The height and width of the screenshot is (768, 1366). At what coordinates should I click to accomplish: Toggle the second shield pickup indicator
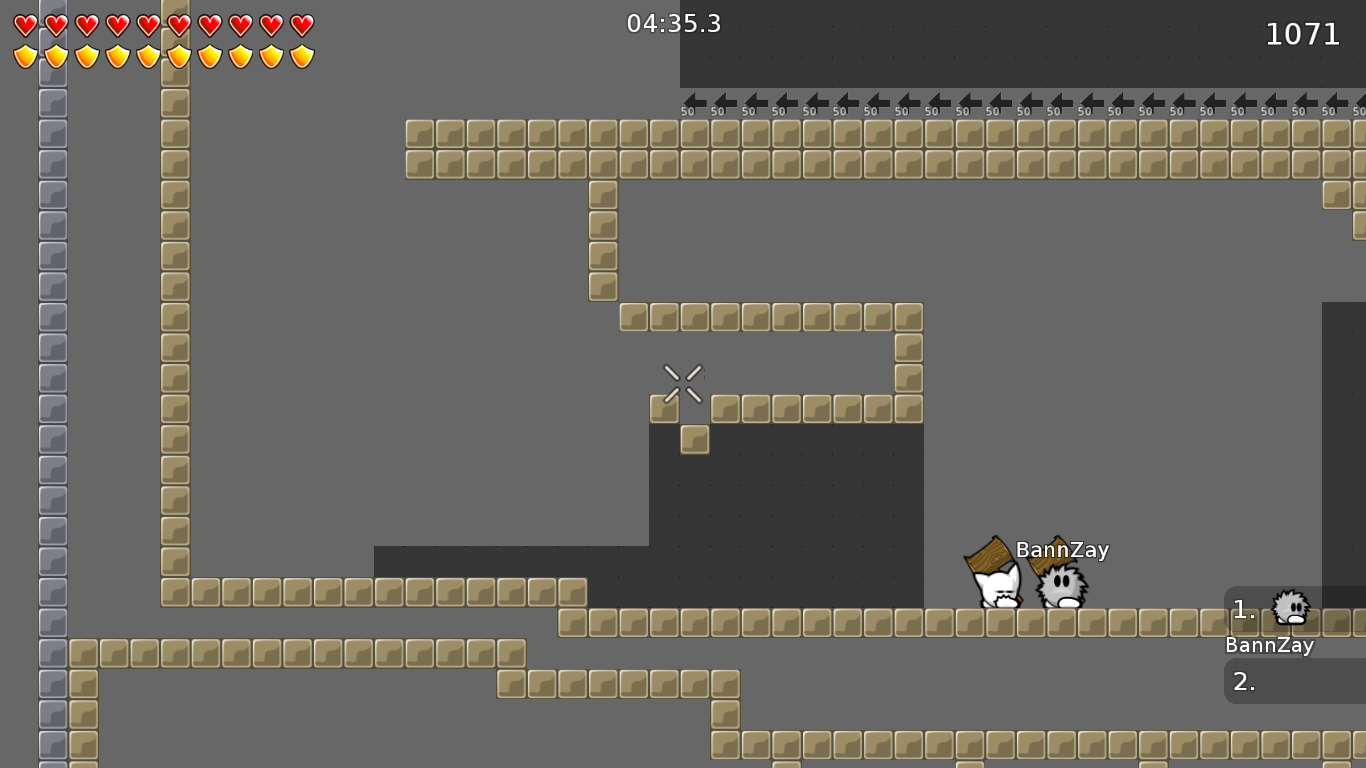[55, 57]
